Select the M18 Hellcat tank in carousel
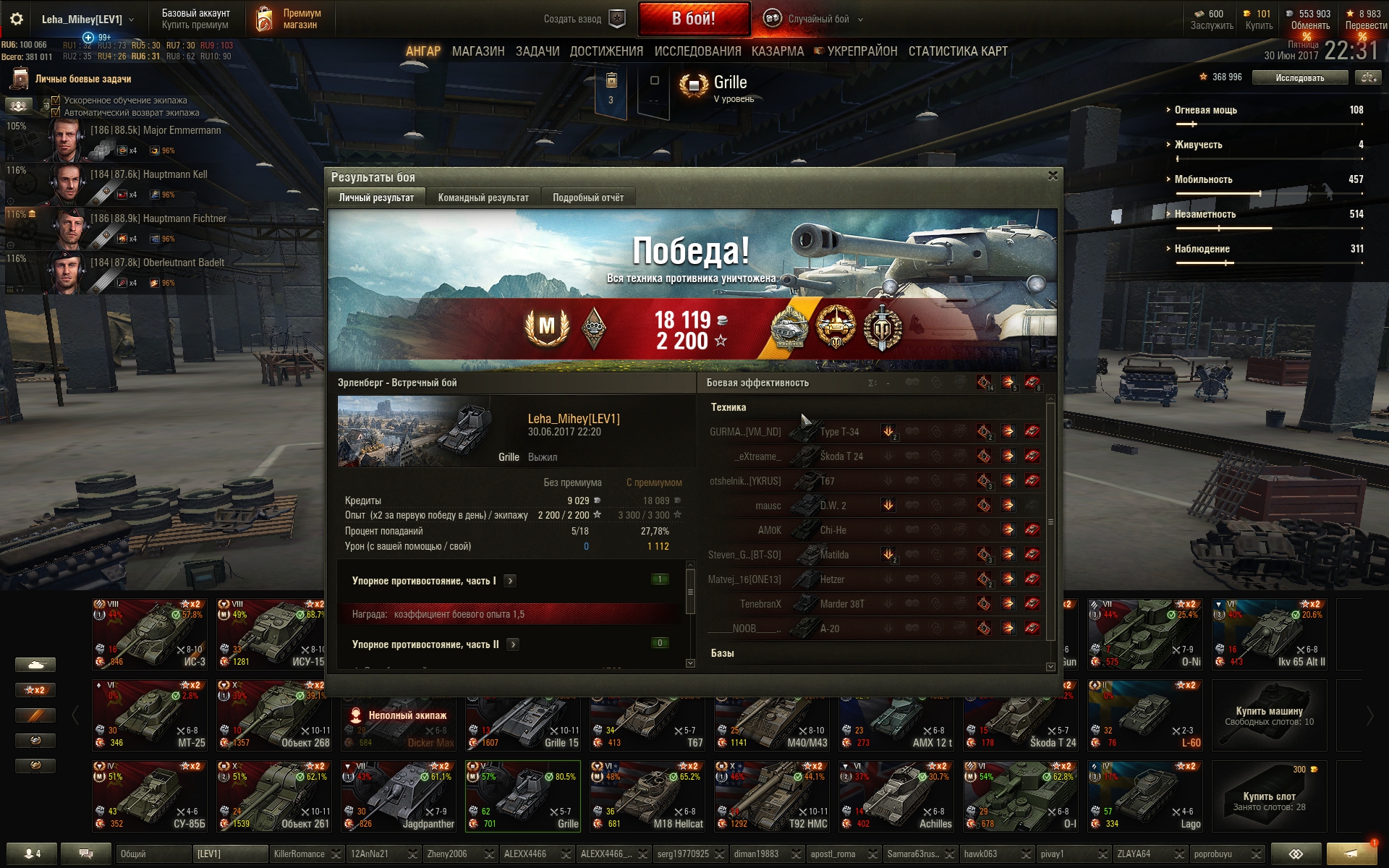The height and width of the screenshot is (868, 1389). pos(647,796)
